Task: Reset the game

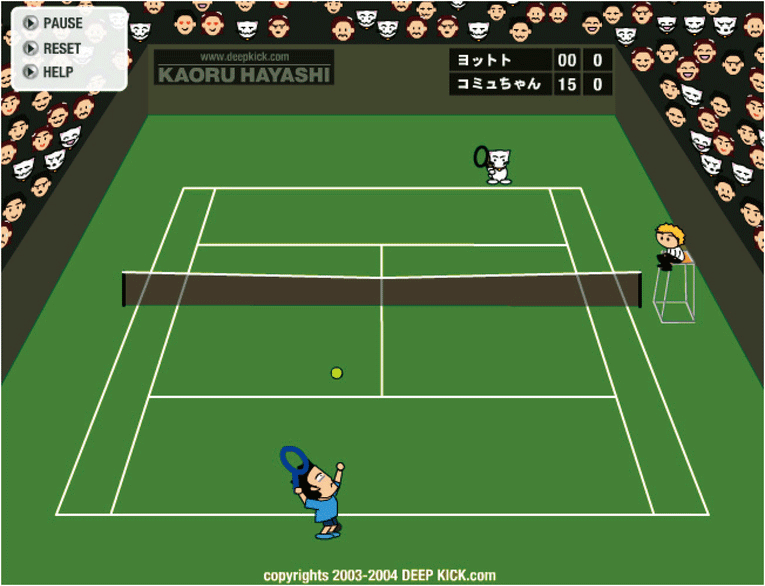Action: (53, 48)
